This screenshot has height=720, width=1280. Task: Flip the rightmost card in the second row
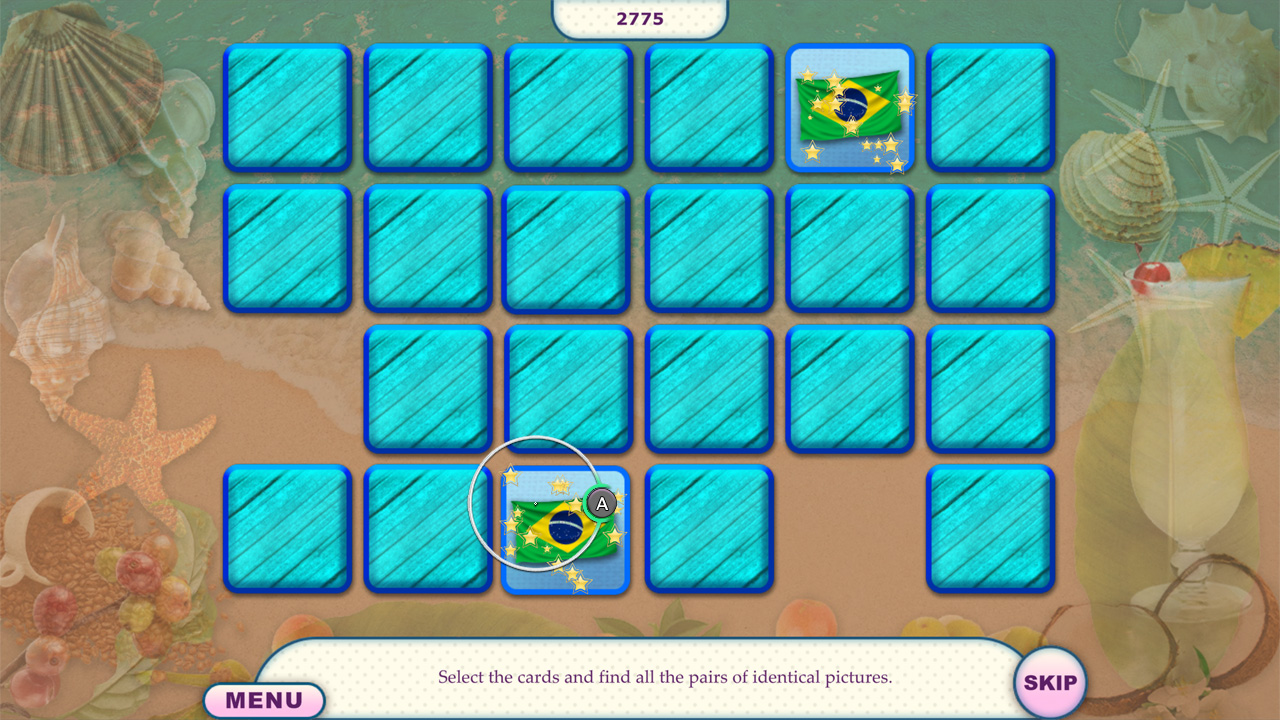point(991,249)
